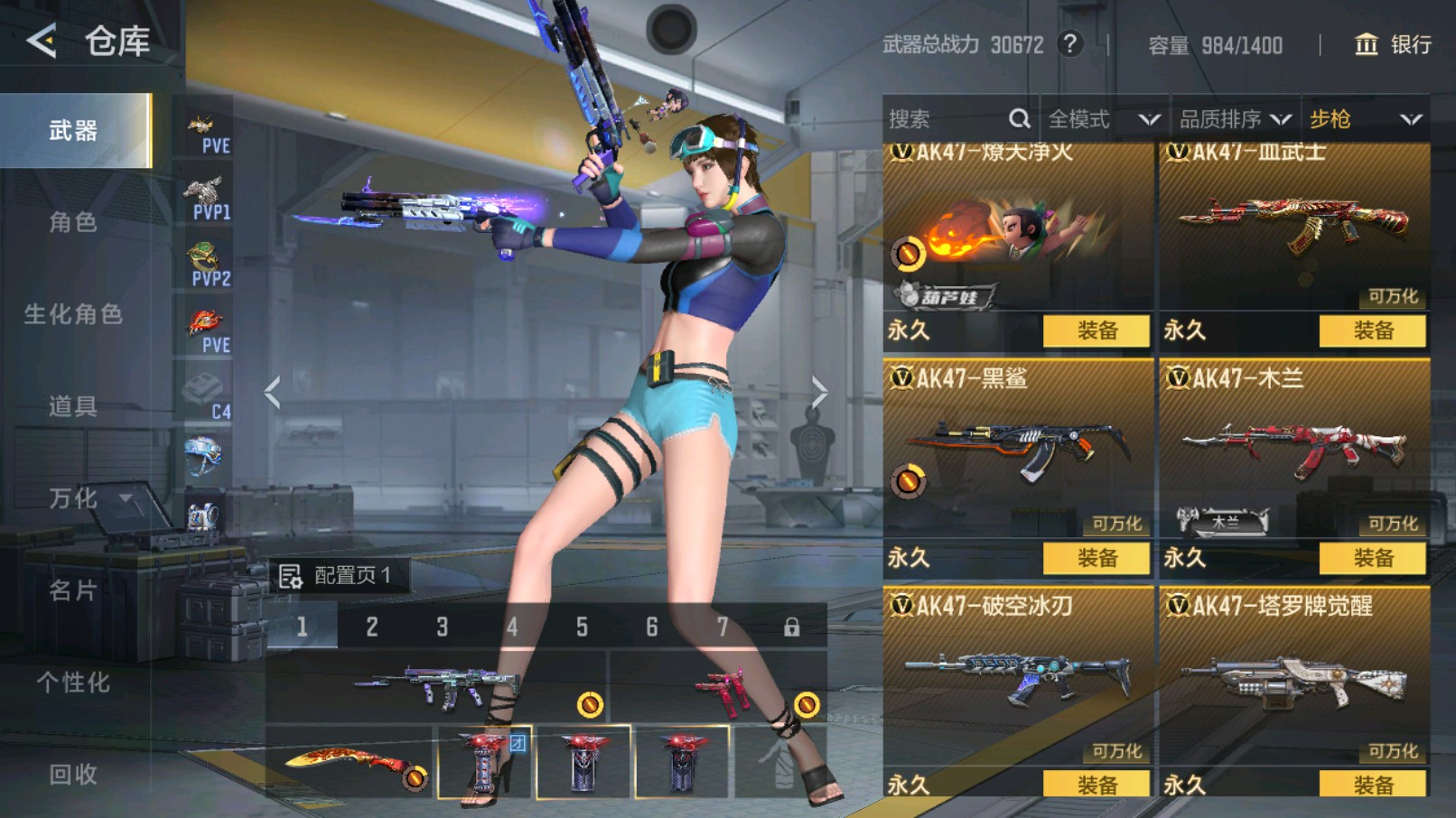Click the weapon 搜索 search field

948,119
